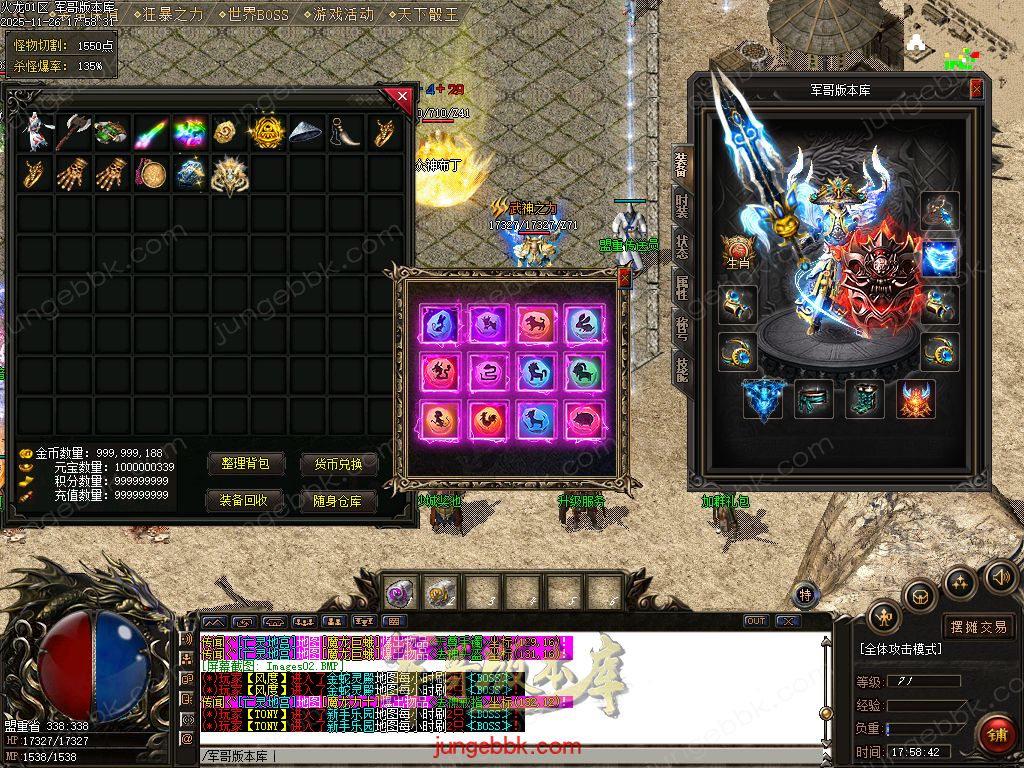
Task: Open the 随身仓库 portable warehouse
Action: (338, 500)
